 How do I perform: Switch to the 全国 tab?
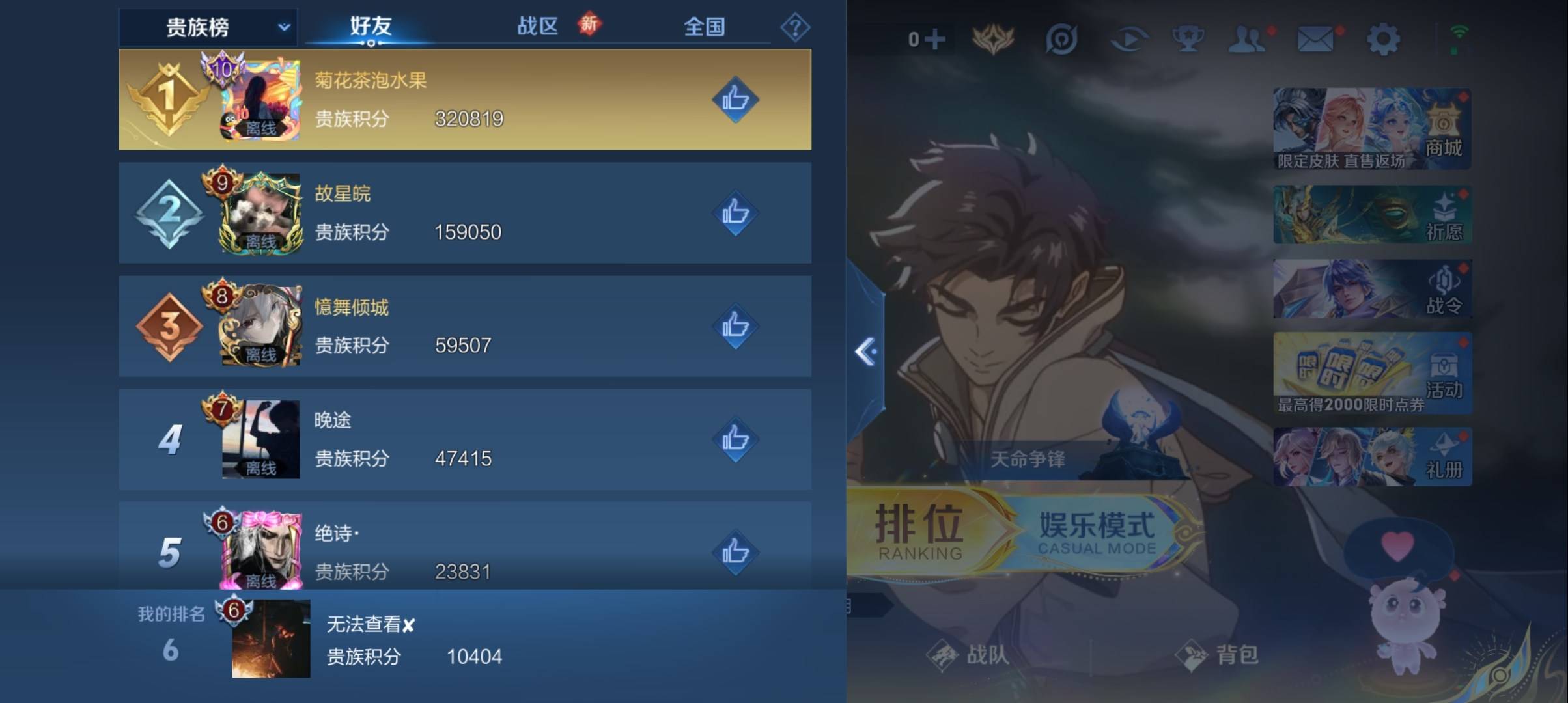pyautogui.click(x=704, y=28)
